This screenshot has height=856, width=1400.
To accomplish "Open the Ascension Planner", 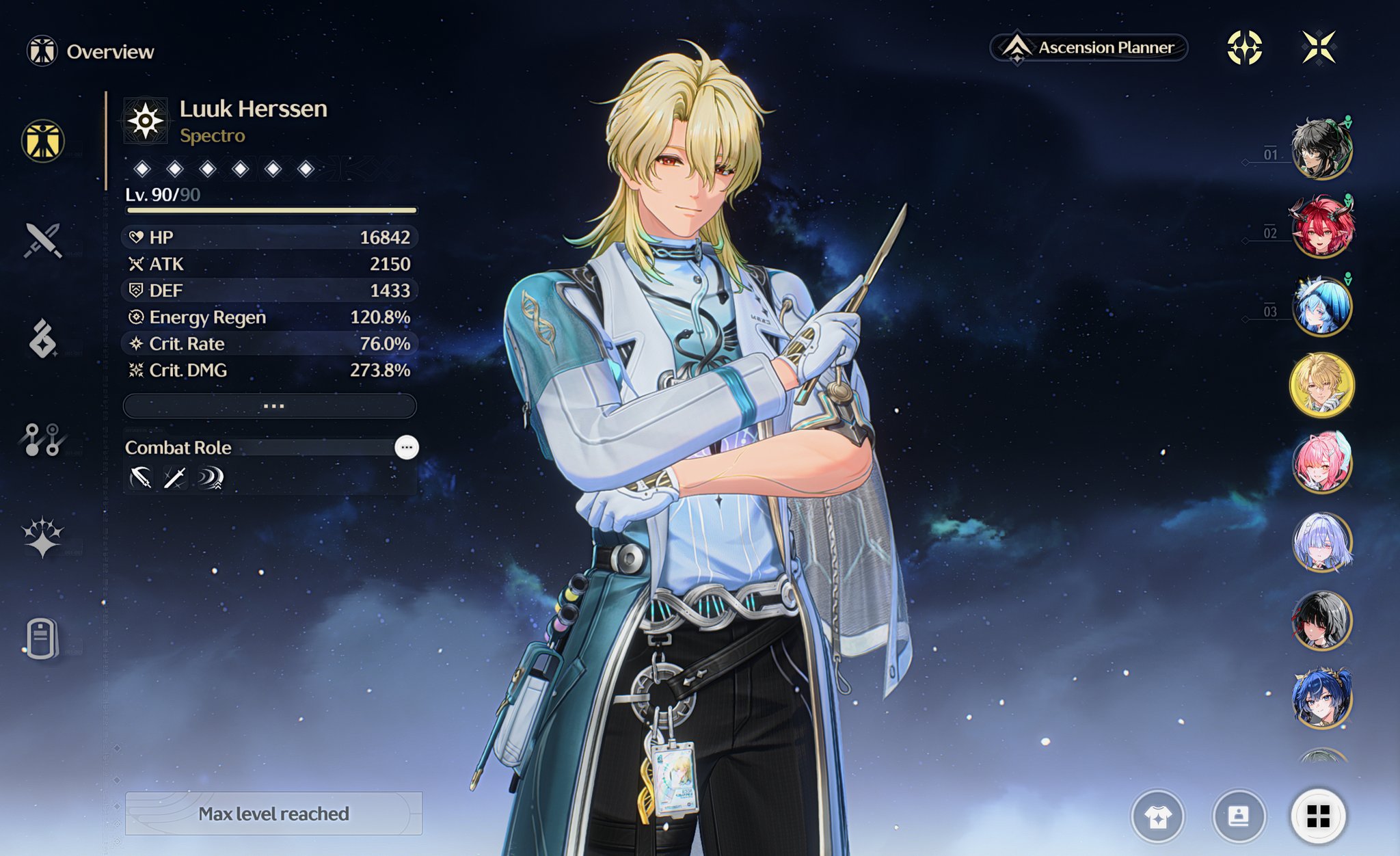I will click(1090, 48).
